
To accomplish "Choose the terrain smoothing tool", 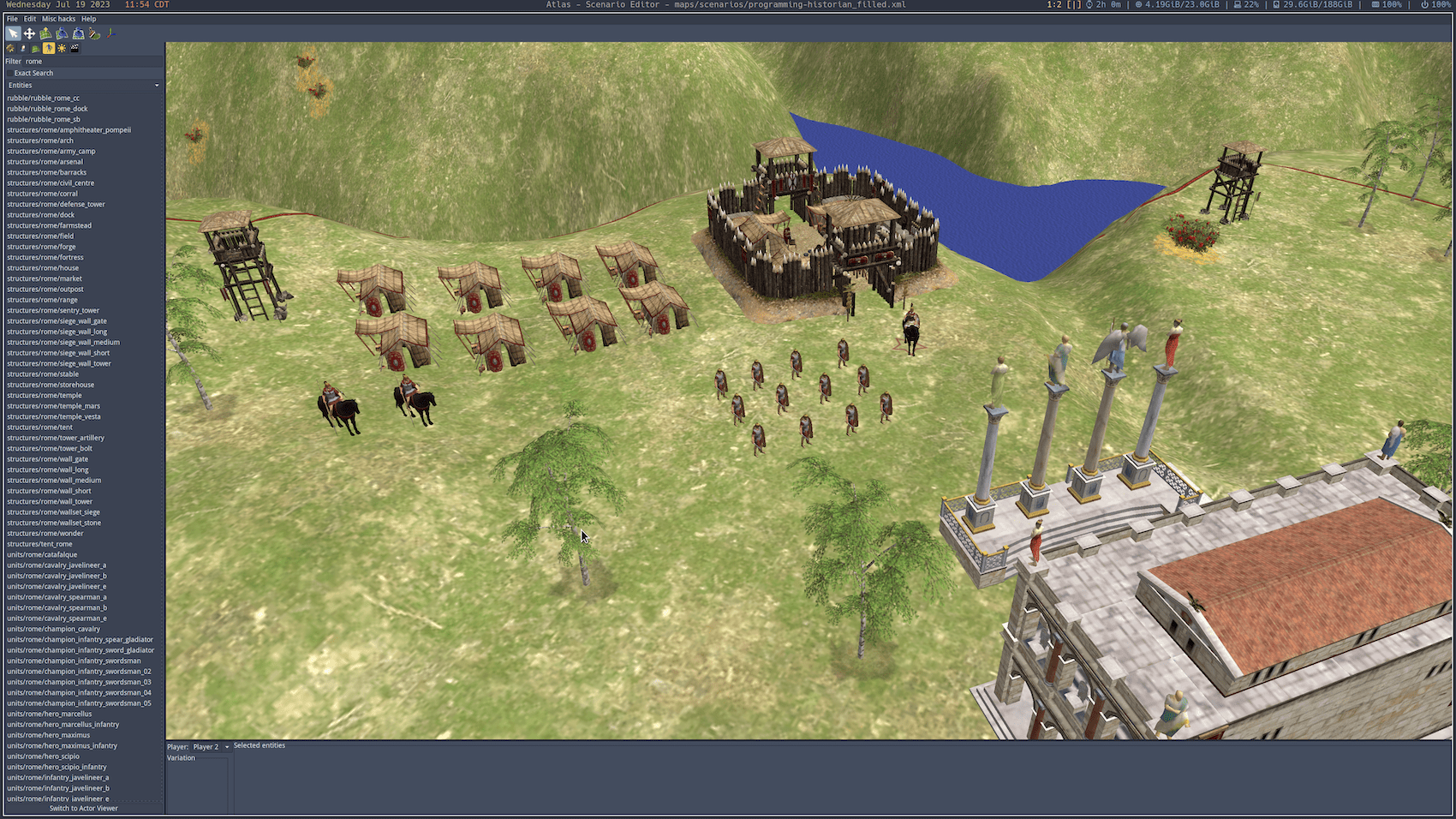I will [x=62, y=33].
